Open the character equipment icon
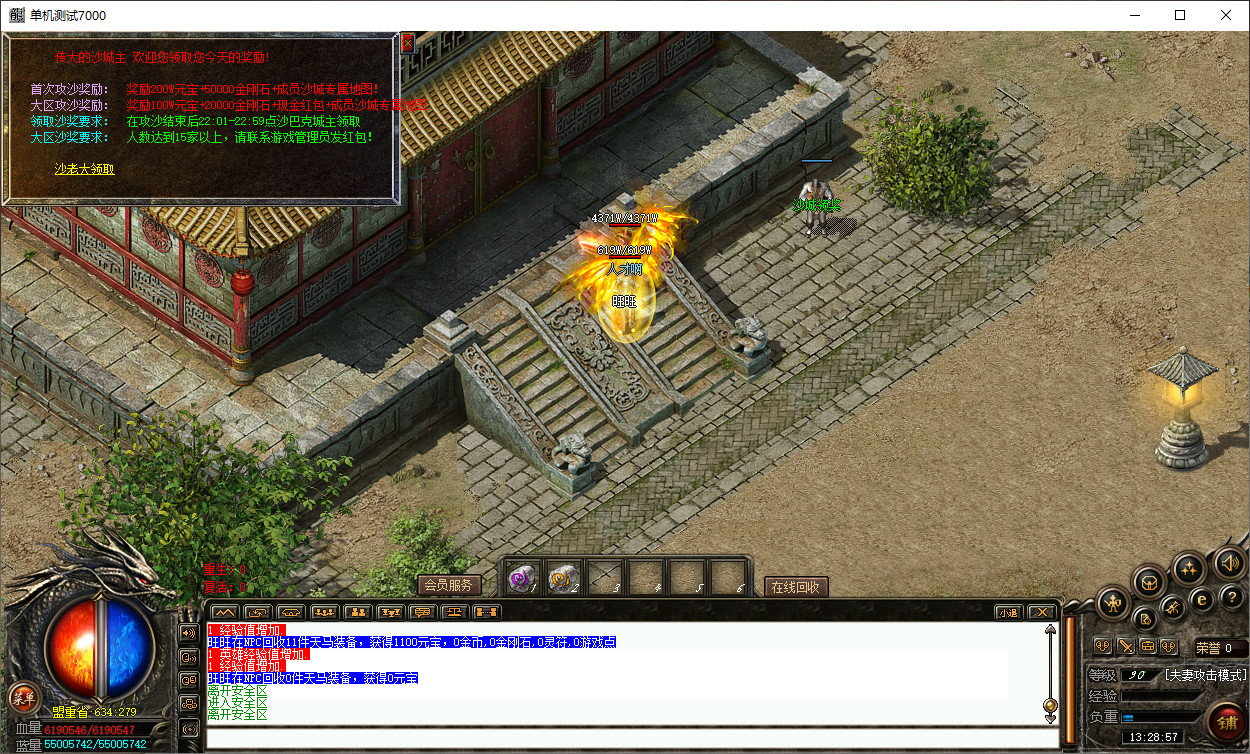 1114,602
